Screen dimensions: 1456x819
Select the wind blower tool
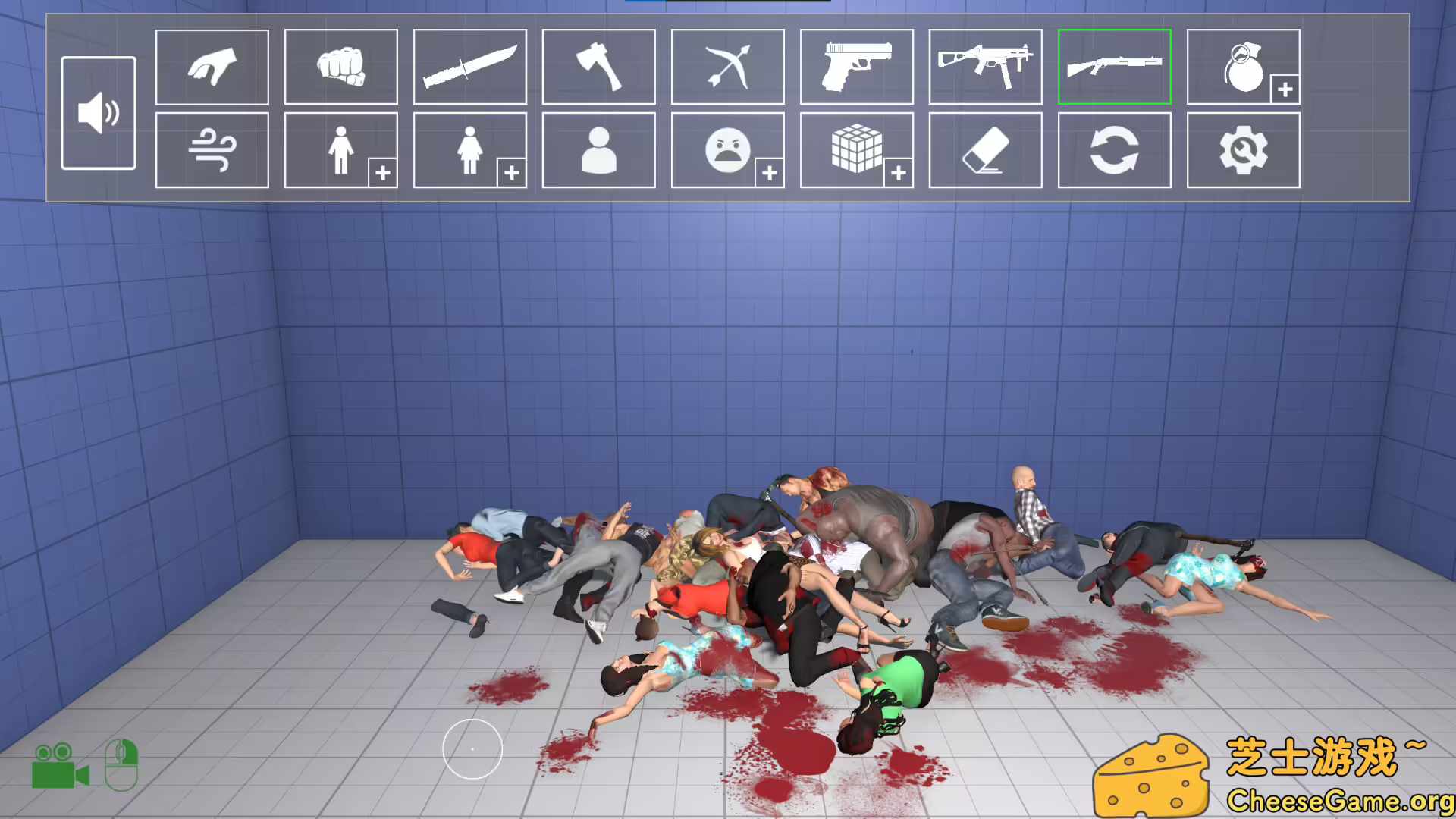pyautogui.click(x=212, y=150)
